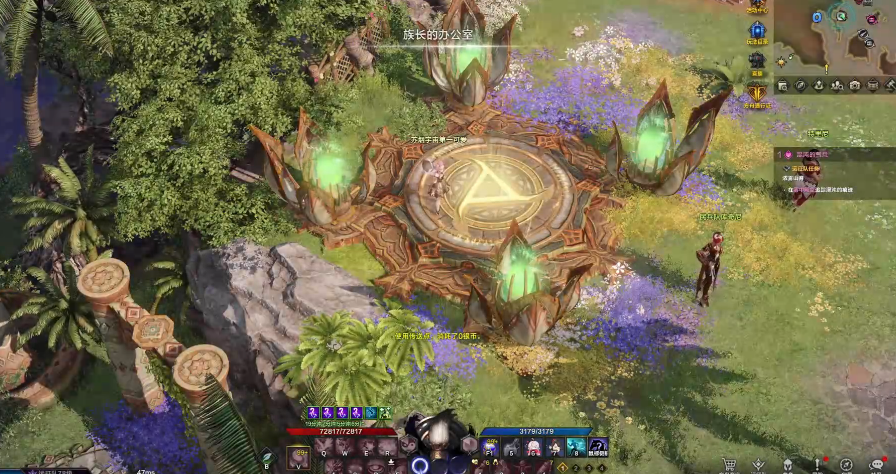Image resolution: width=896 pixels, height=474 pixels.
Task: Switch to hotbar preset 2
Action: (577, 467)
